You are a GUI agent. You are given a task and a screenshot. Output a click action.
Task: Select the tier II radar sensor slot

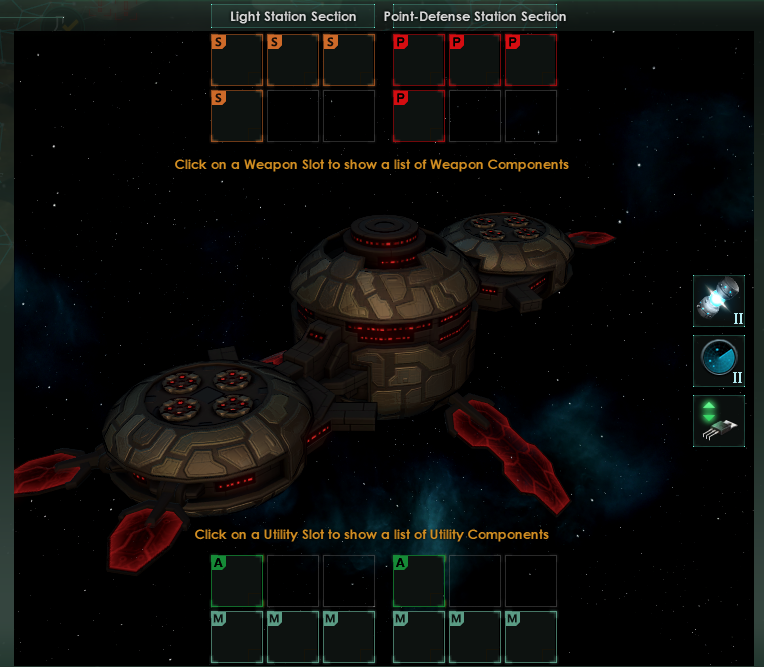pyautogui.click(x=718, y=361)
